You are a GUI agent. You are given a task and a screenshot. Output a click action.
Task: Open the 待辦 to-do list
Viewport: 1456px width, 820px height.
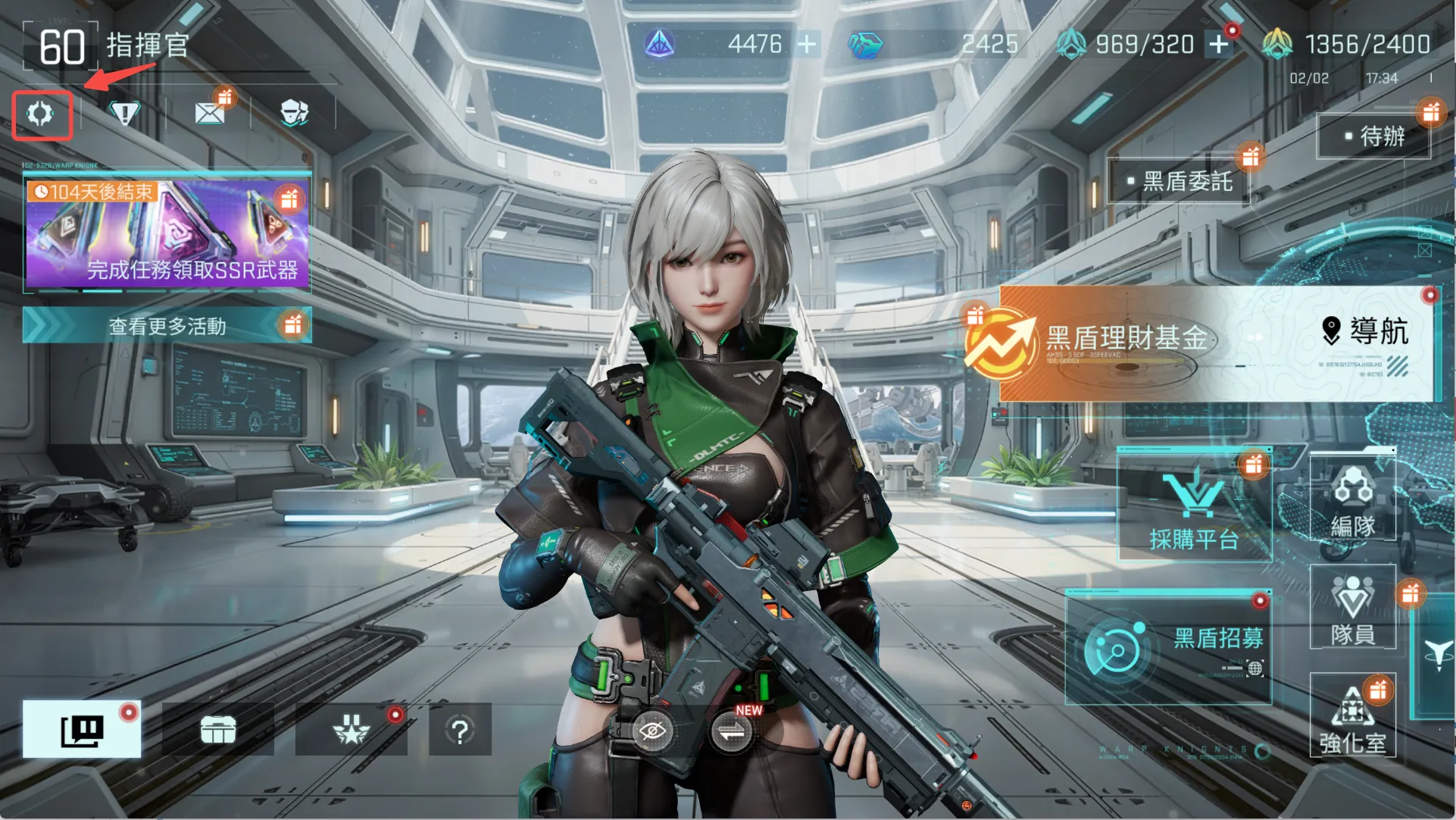click(x=1373, y=136)
